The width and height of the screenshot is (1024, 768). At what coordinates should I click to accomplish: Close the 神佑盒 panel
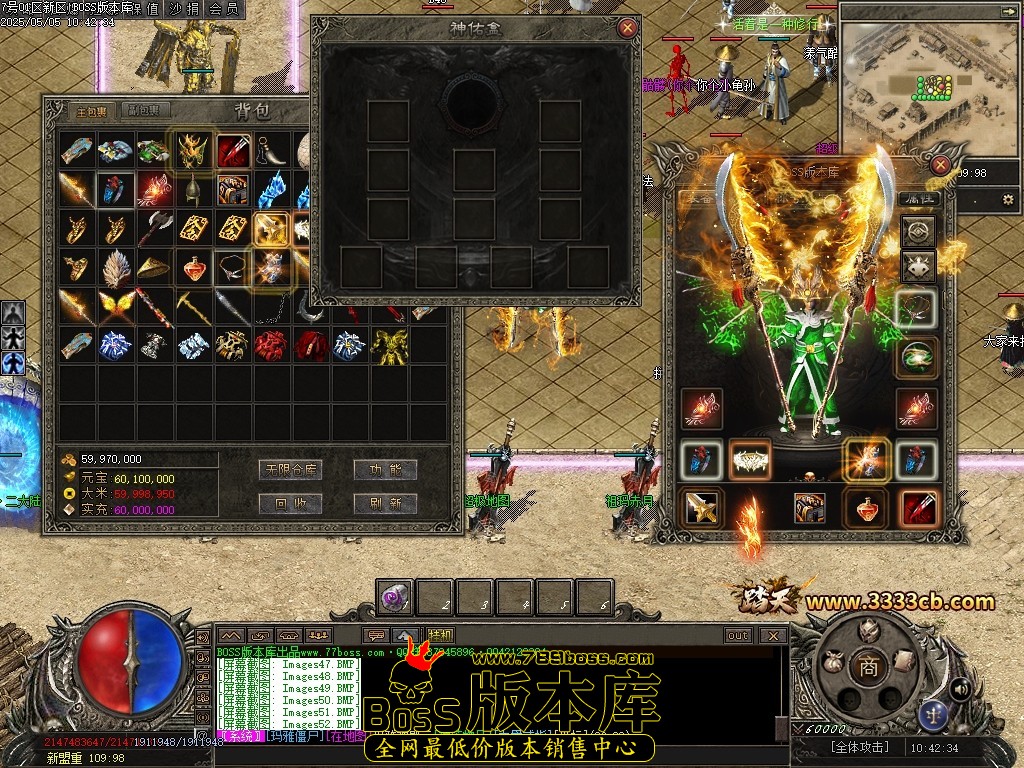pyautogui.click(x=628, y=28)
